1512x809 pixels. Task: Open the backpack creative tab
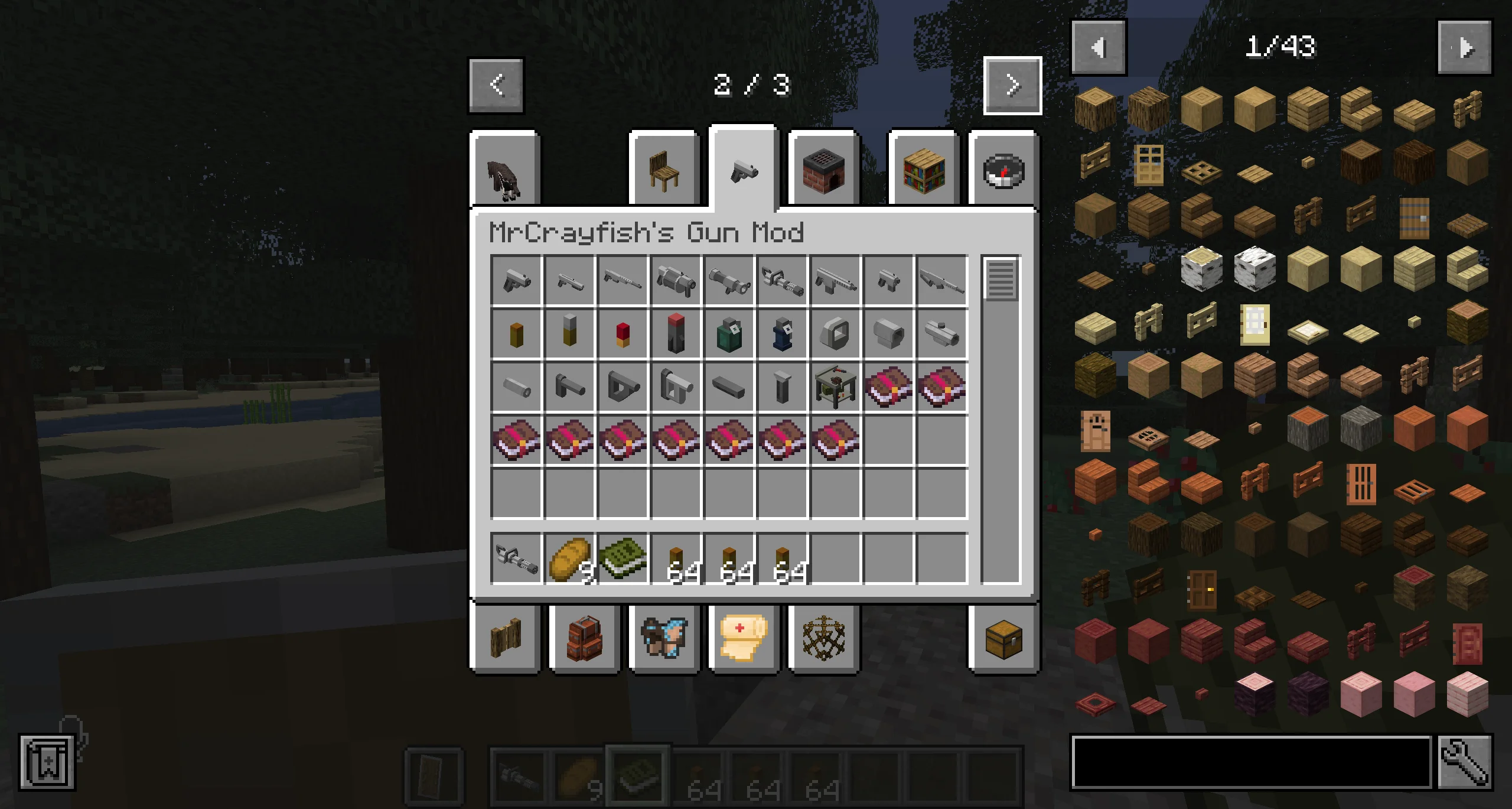584,638
